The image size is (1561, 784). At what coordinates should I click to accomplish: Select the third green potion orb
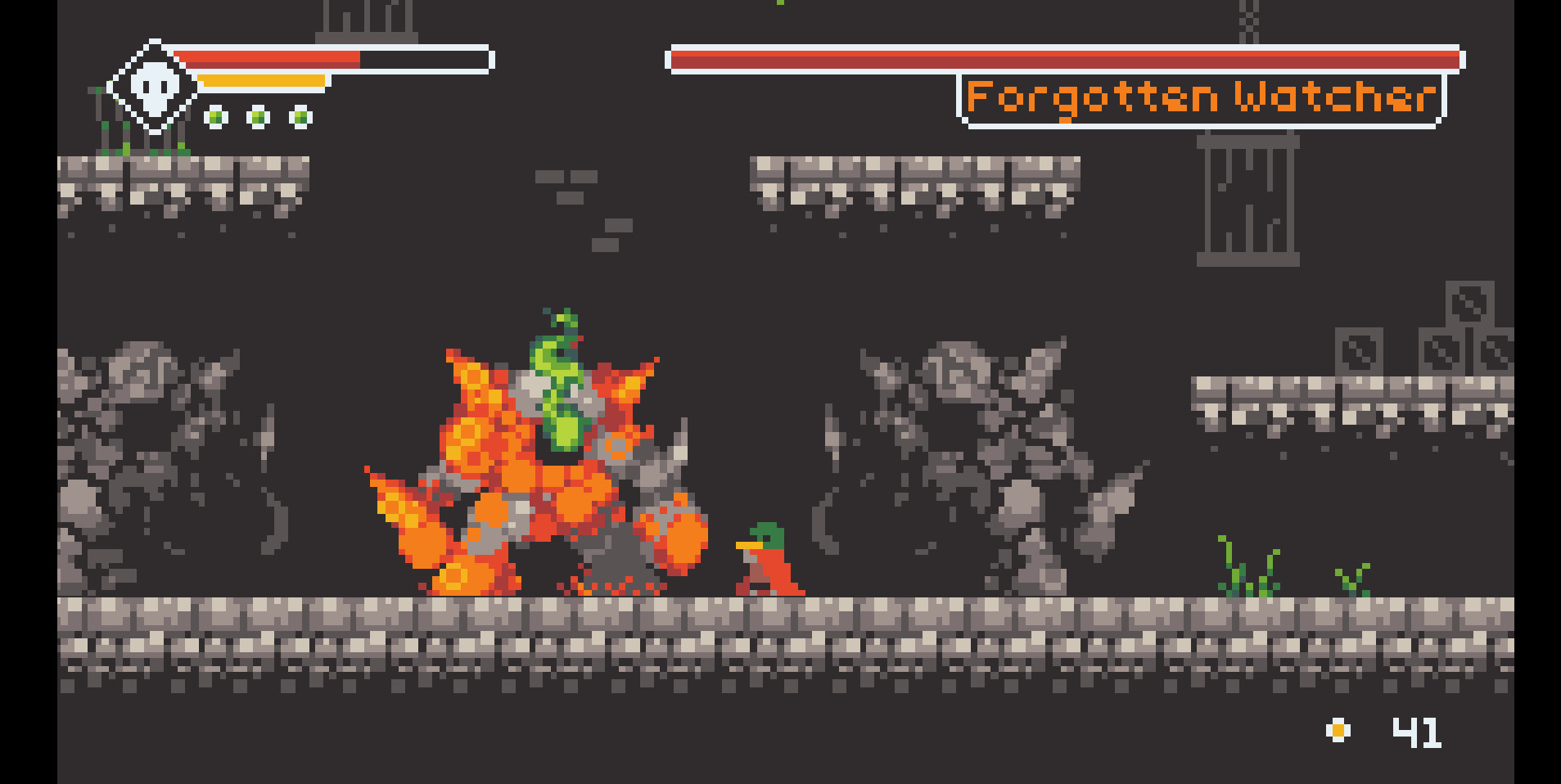(301, 116)
